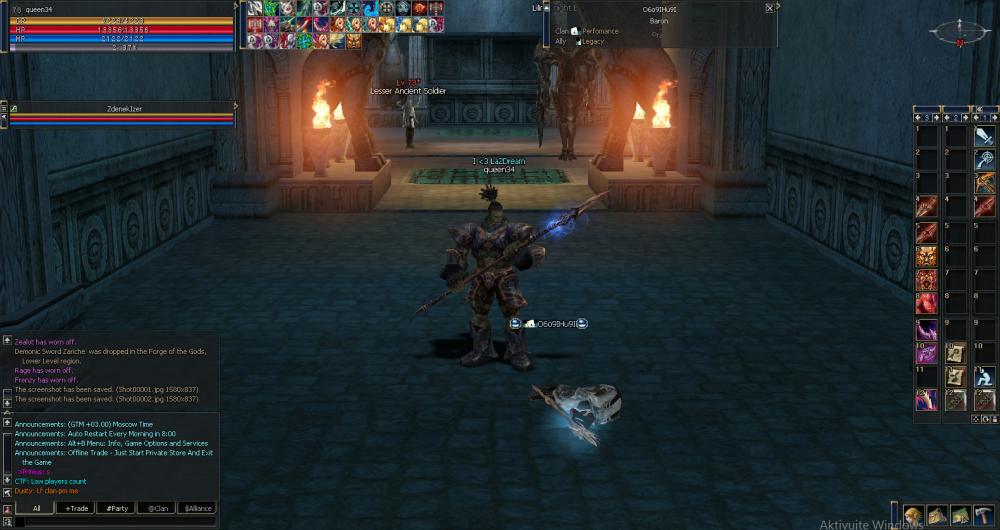Screen dimensions: 1000x530
Task: Open the +Trade chat tab
Action: tap(76, 508)
